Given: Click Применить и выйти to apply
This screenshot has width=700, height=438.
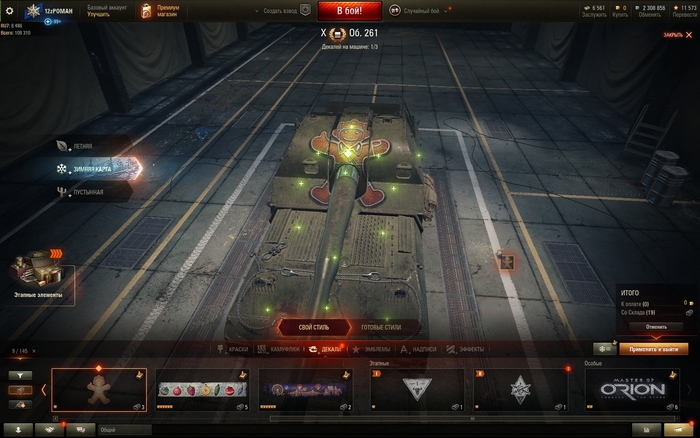Looking at the screenshot, I should click(654, 349).
